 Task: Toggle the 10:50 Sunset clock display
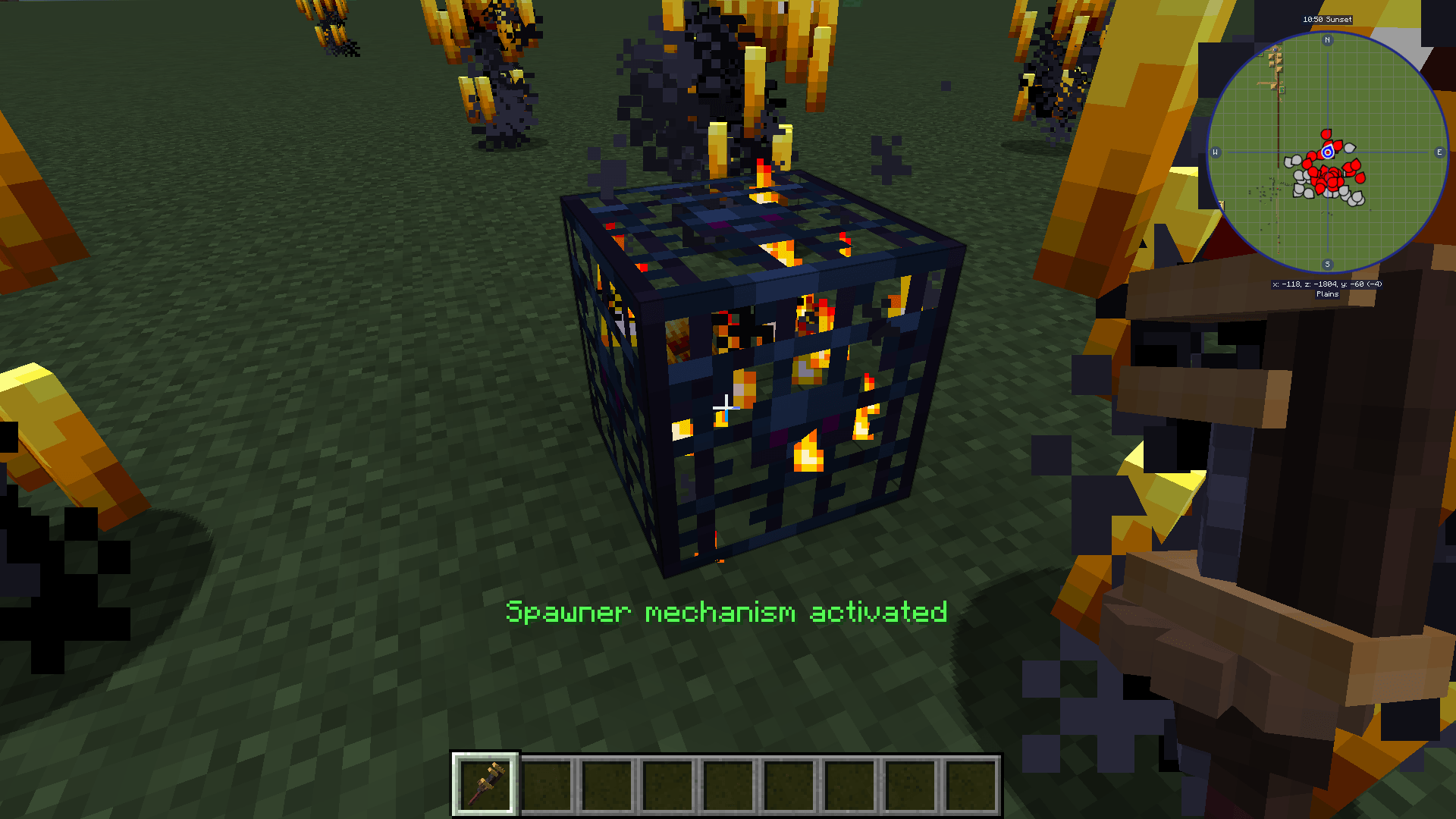[x=1327, y=20]
